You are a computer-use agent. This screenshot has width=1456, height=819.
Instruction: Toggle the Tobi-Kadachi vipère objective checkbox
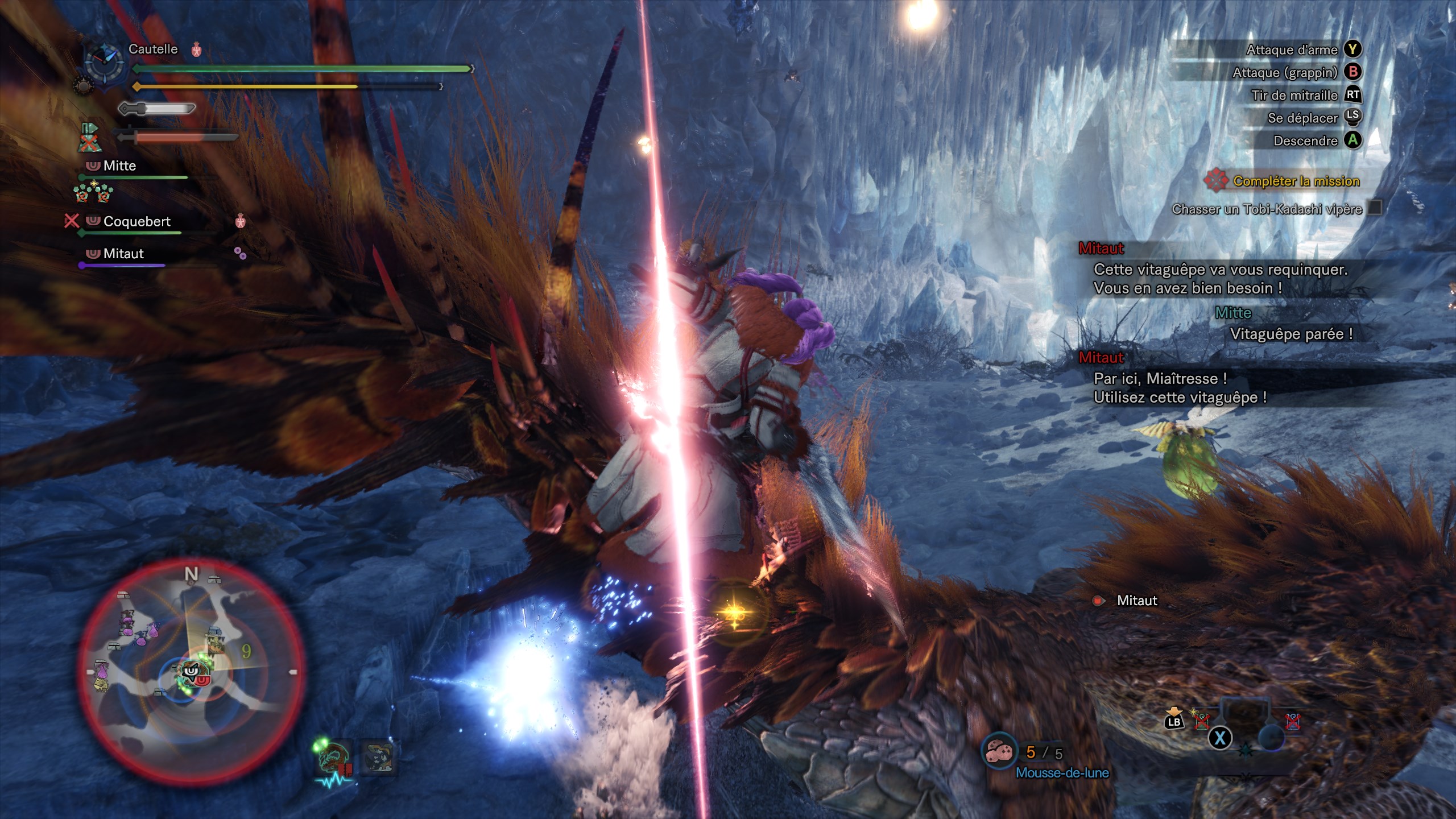click(x=1375, y=208)
